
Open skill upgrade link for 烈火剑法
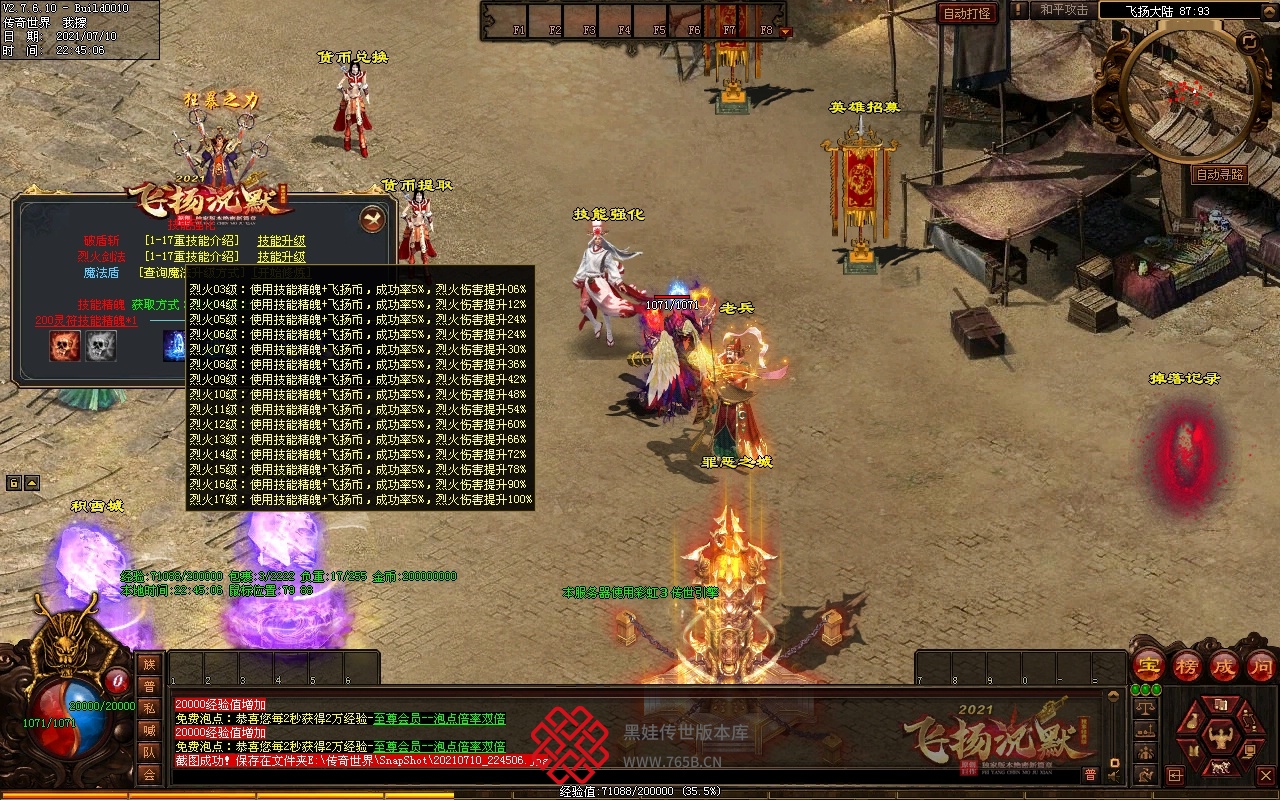[281, 257]
